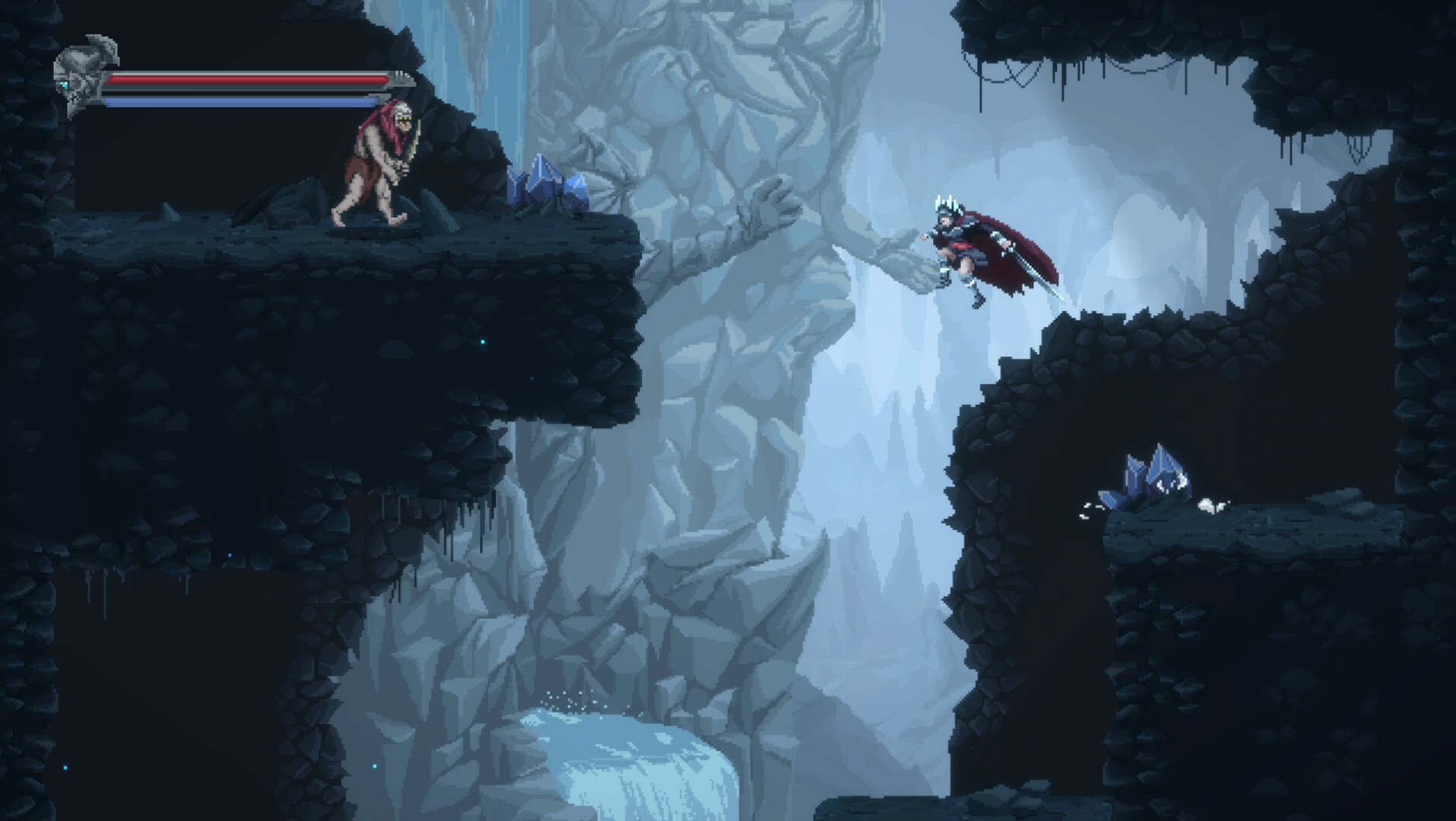Click the red-hooded ogre enemy
Viewport: 1456px width, 821px height.
376,160
